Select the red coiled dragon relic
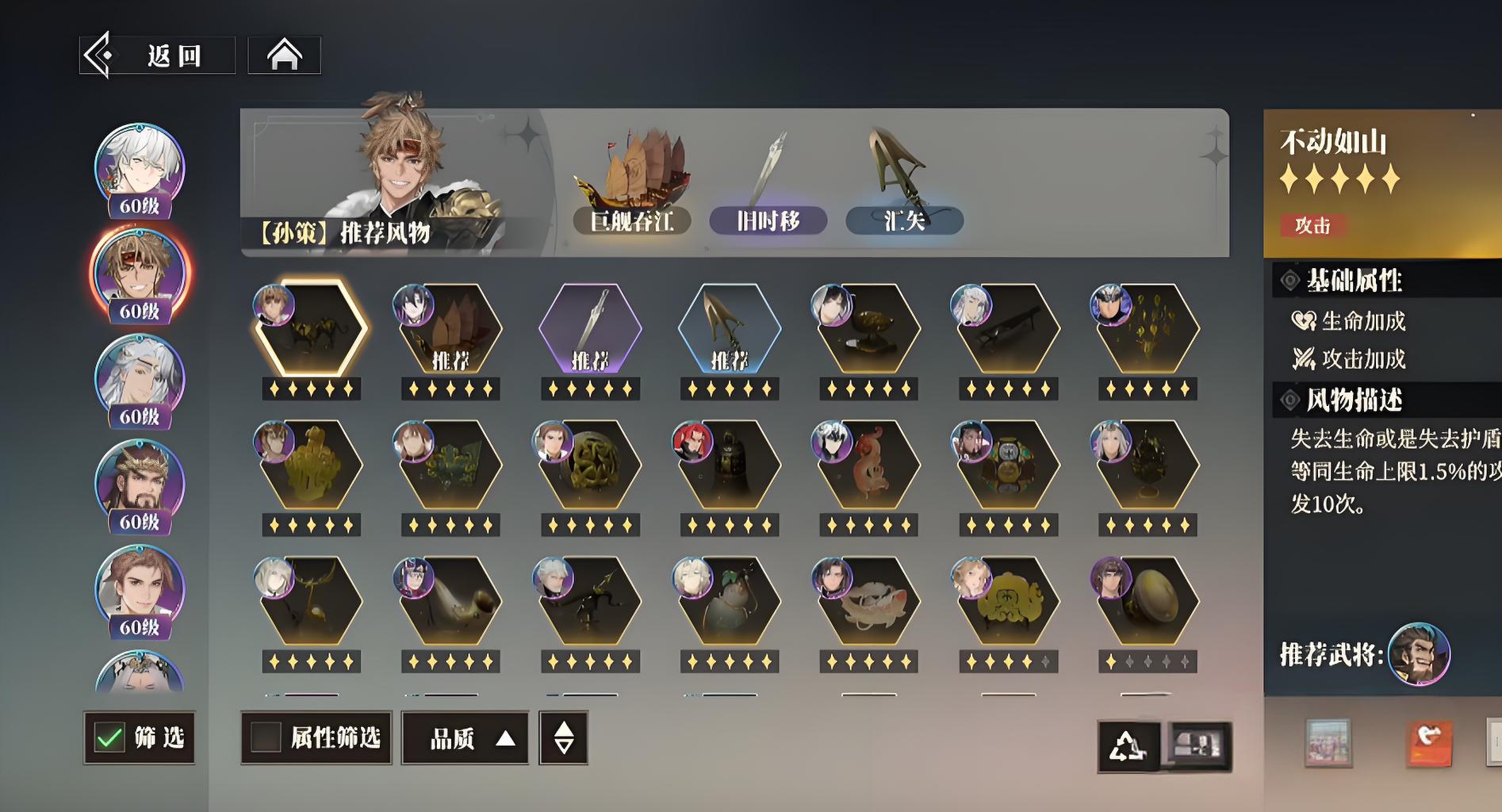The height and width of the screenshot is (812, 1502). (x=869, y=465)
